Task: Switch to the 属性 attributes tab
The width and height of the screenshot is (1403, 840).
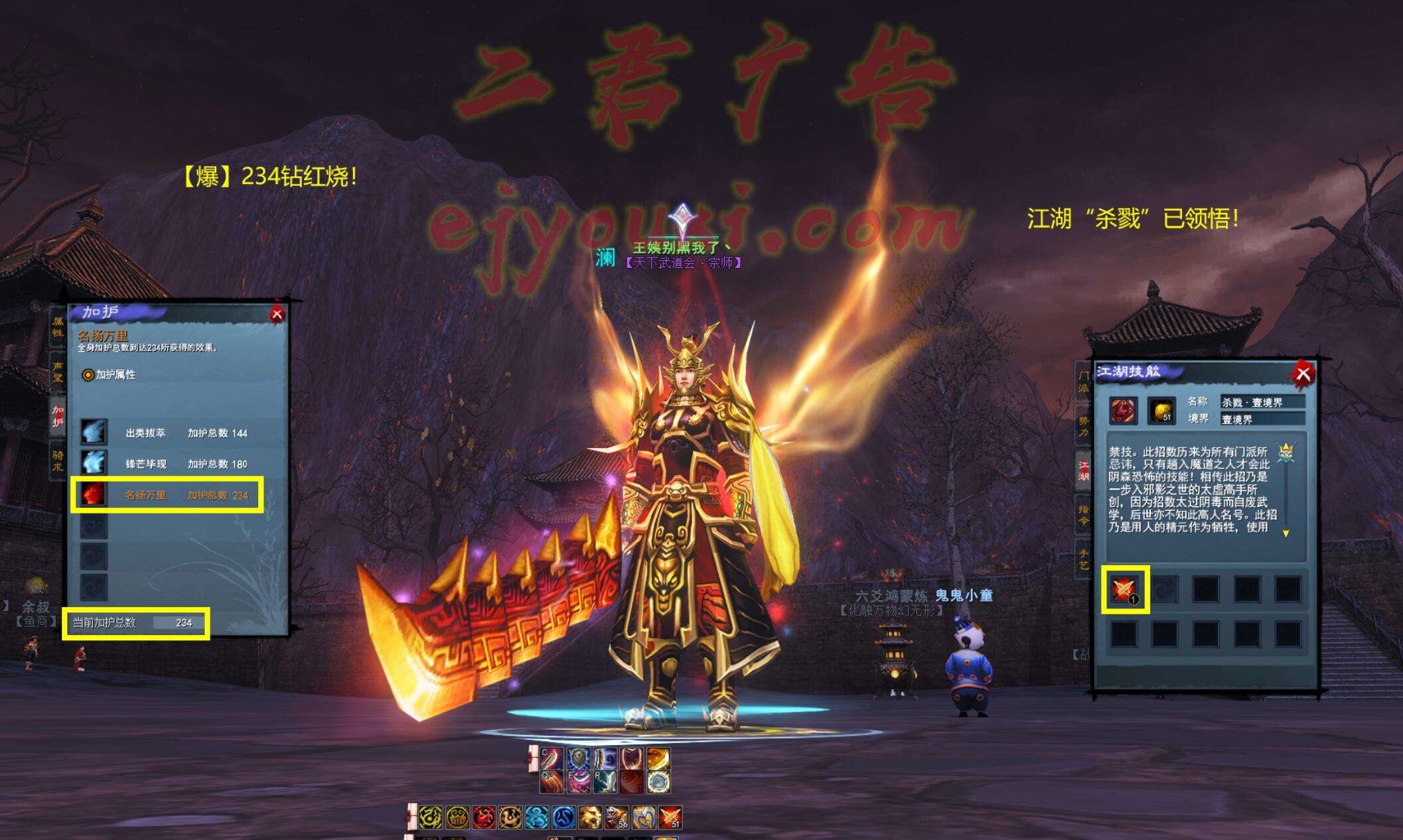Action: (x=58, y=327)
